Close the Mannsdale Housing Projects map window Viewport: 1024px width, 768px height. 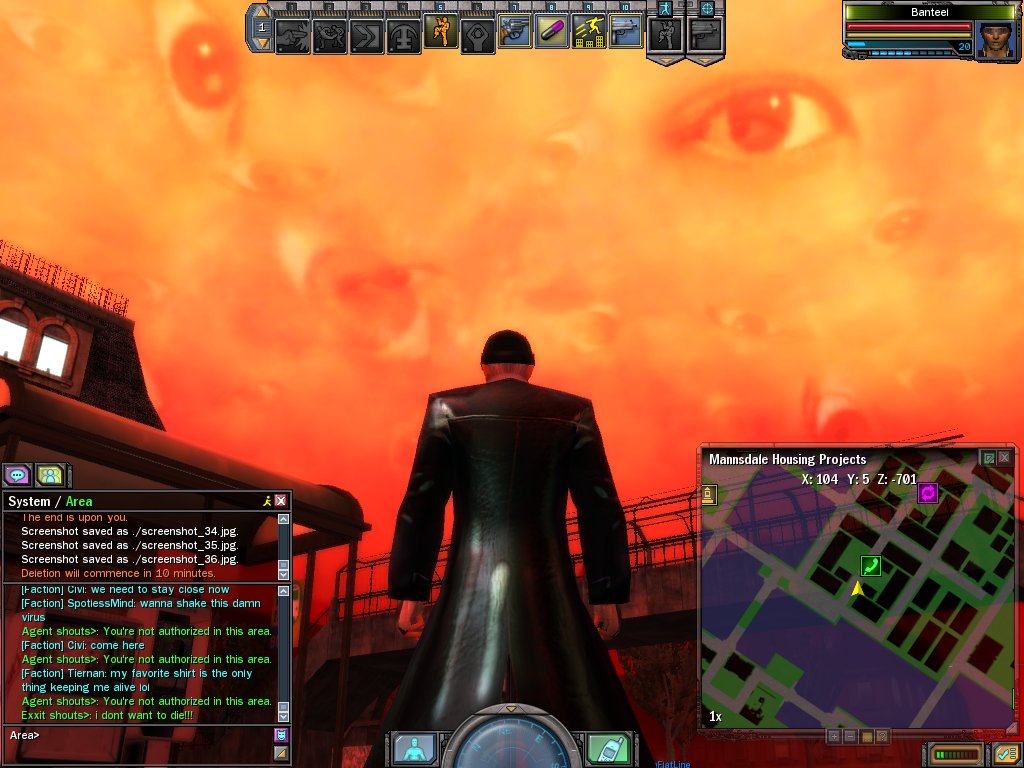(1004, 458)
